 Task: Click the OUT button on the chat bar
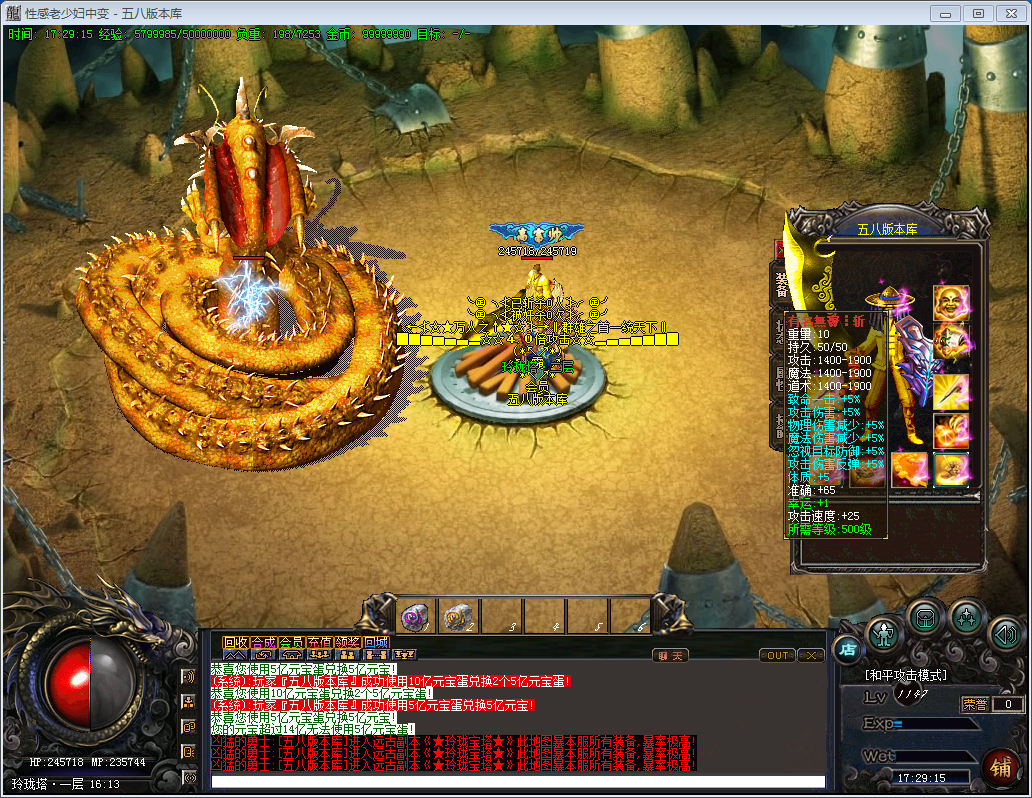pos(777,656)
